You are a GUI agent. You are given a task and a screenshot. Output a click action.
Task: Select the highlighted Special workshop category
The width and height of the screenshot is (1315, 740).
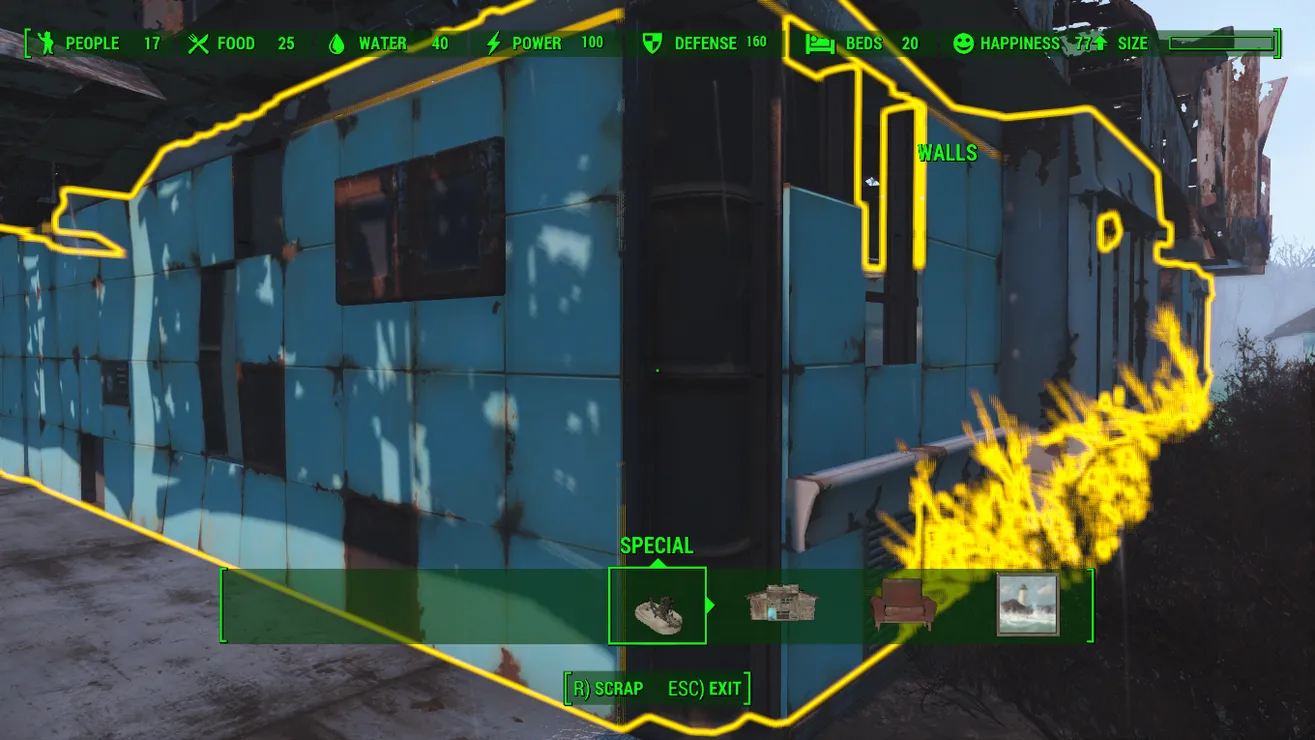pyautogui.click(x=657, y=606)
